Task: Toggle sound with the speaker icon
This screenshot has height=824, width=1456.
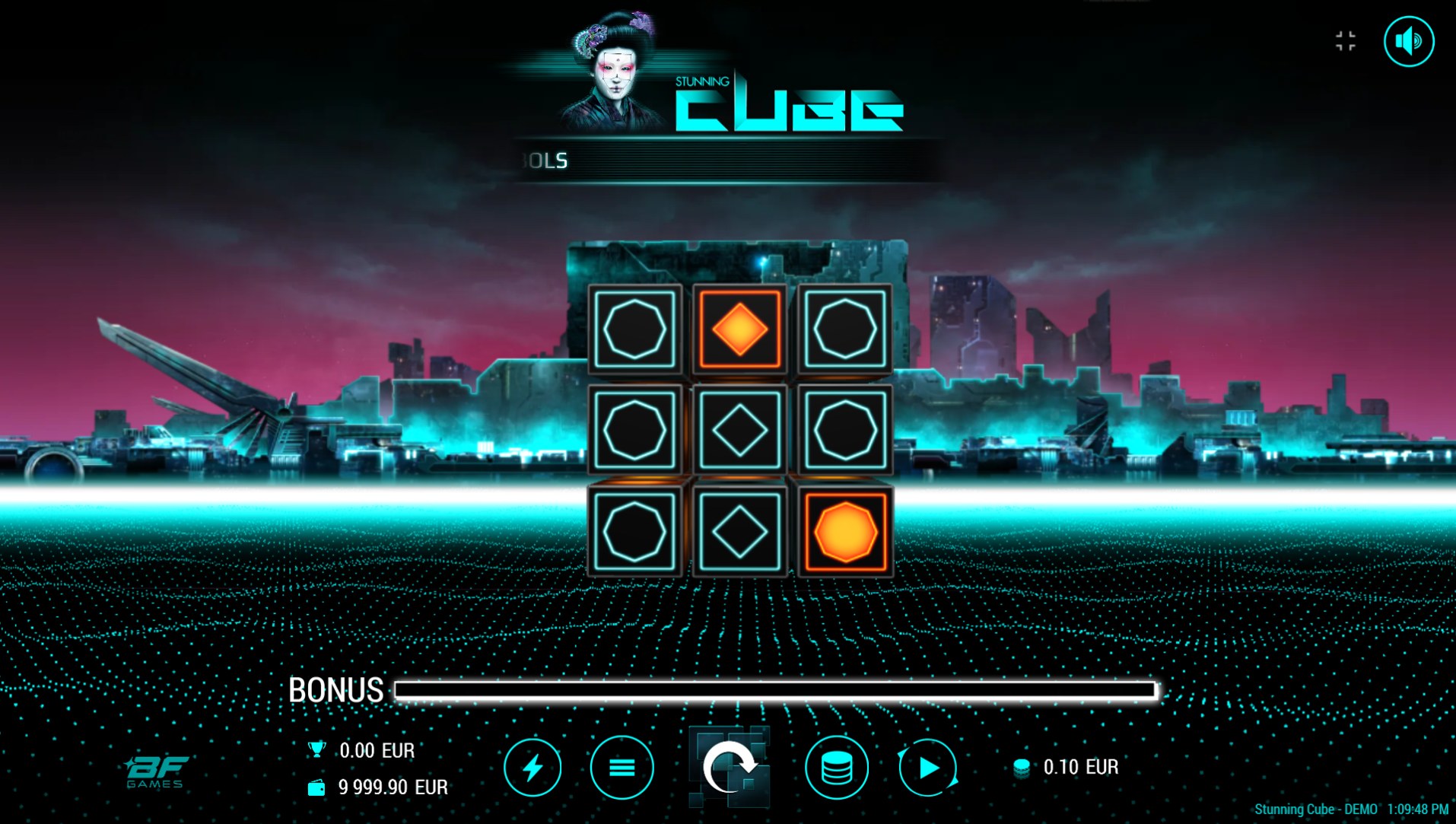Action: pyautogui.click(x=1408, y=41)
